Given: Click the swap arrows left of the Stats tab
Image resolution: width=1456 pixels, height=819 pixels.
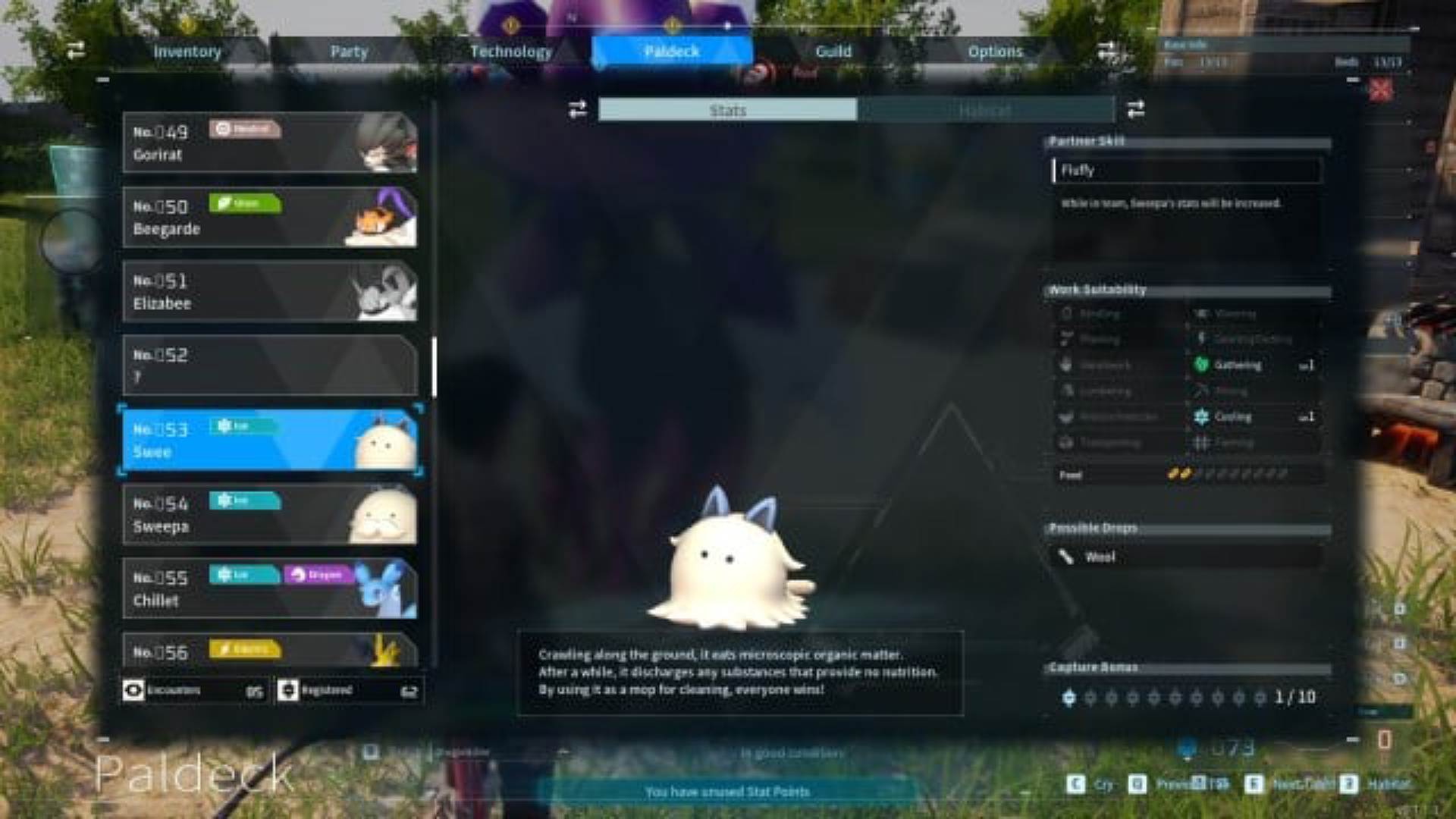Looking at the screenshot, I should click(x=576, y=110).
